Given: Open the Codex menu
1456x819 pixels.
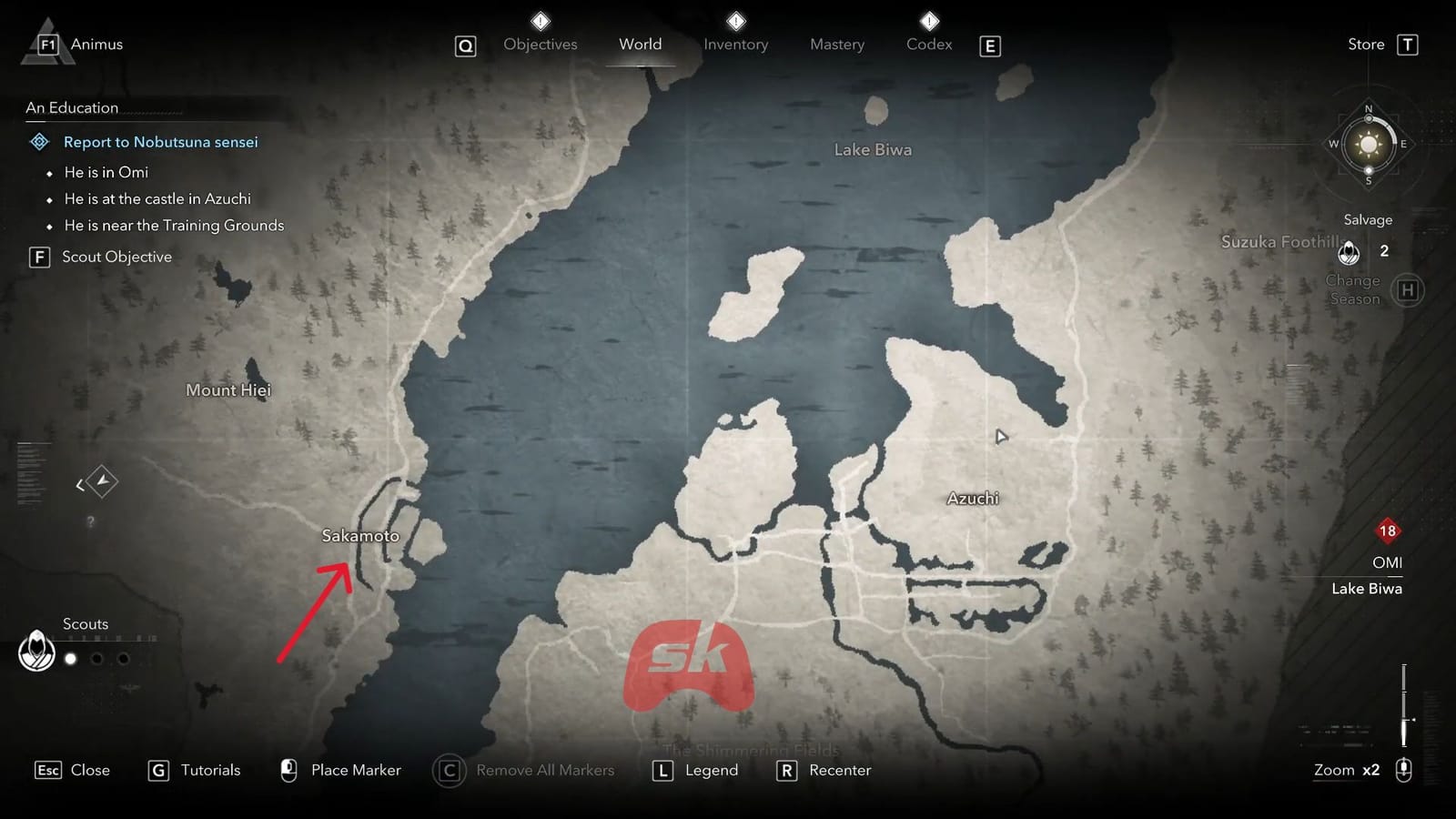Looking at the screenshot, I should tap(928, 44).
